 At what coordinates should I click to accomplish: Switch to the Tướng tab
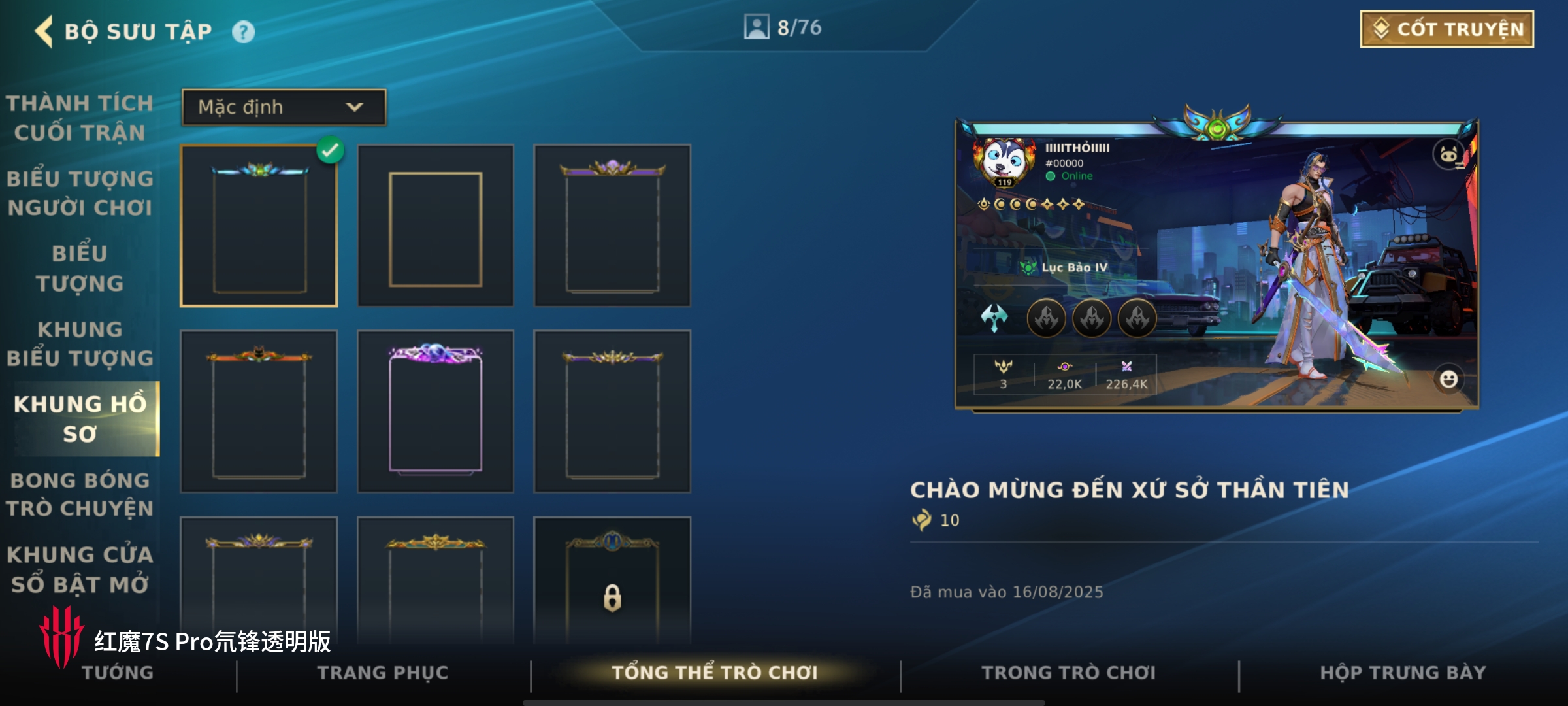click(x=118, y=673)
